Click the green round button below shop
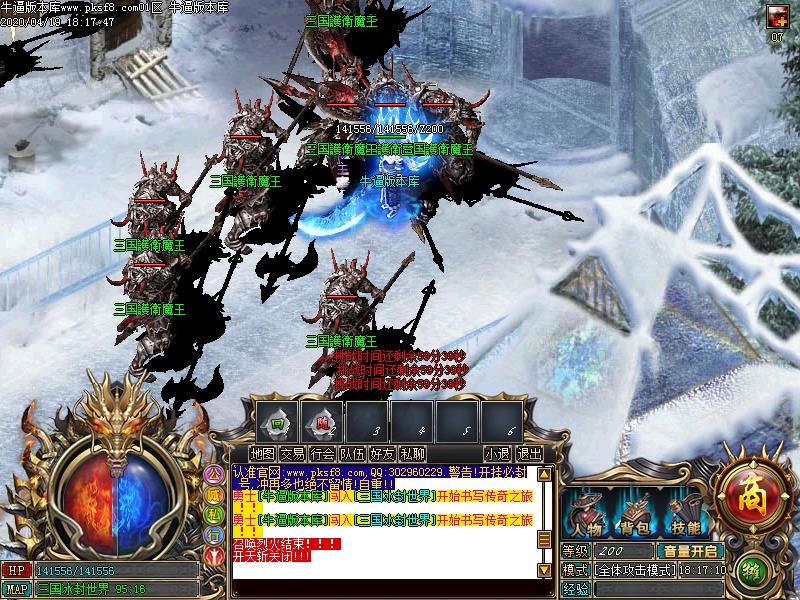This screenshot has width=800, height=600. [753, 572]
